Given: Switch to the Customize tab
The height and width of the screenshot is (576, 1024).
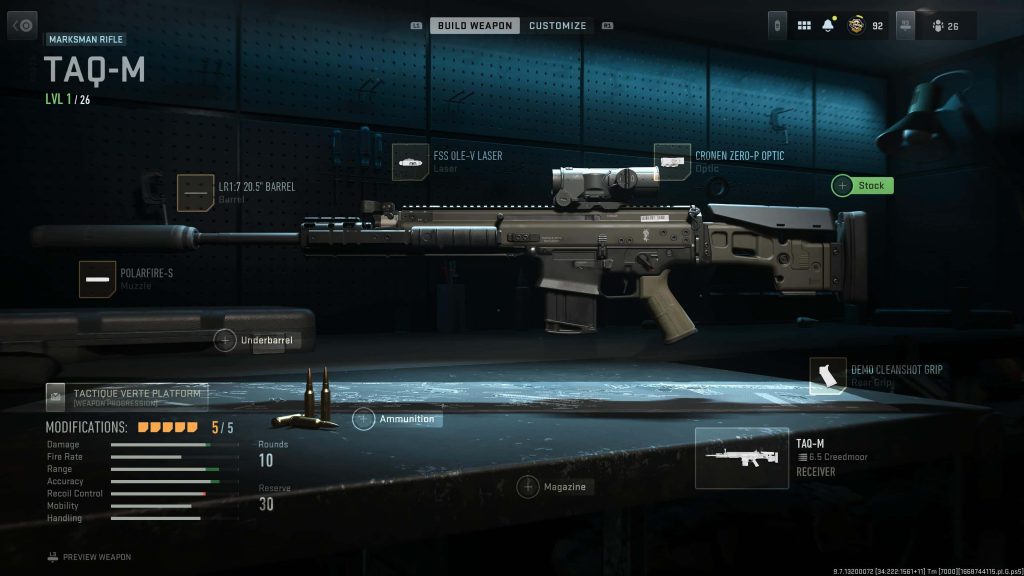Looking at the screenshot, I should pos(557,25).
